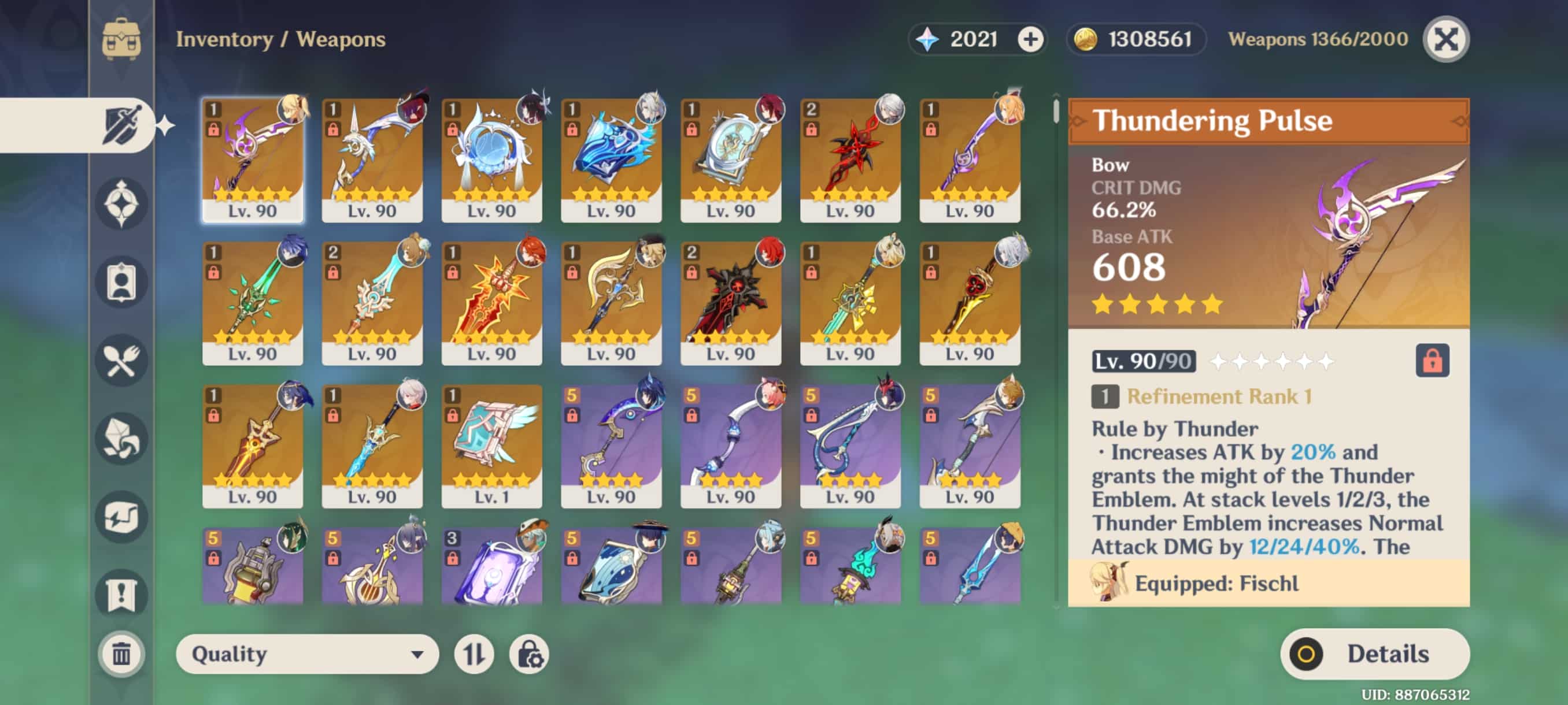Close the inventory screen
Image resolution: width=1568 pixels, height=705 pixels.
tap(1445, 39)
